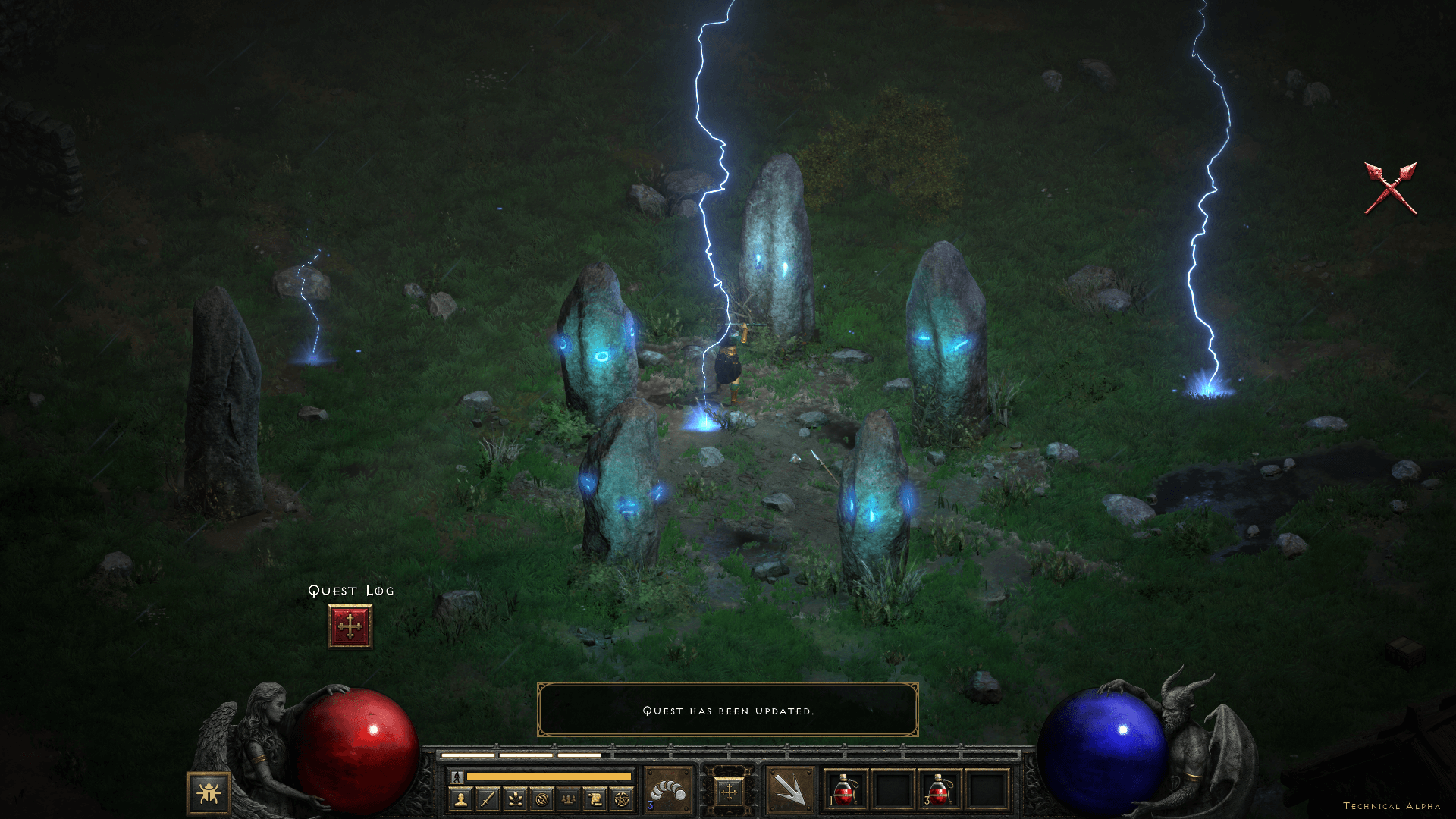Open the pentagram game menu icon
This screenshot has width=1456, height=819.
coord(622,799)
